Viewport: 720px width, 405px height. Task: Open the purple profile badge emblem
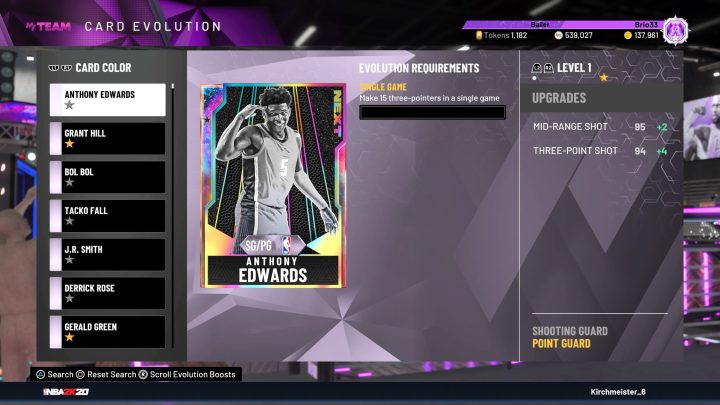pyautogui.click(x=678, y=28)
